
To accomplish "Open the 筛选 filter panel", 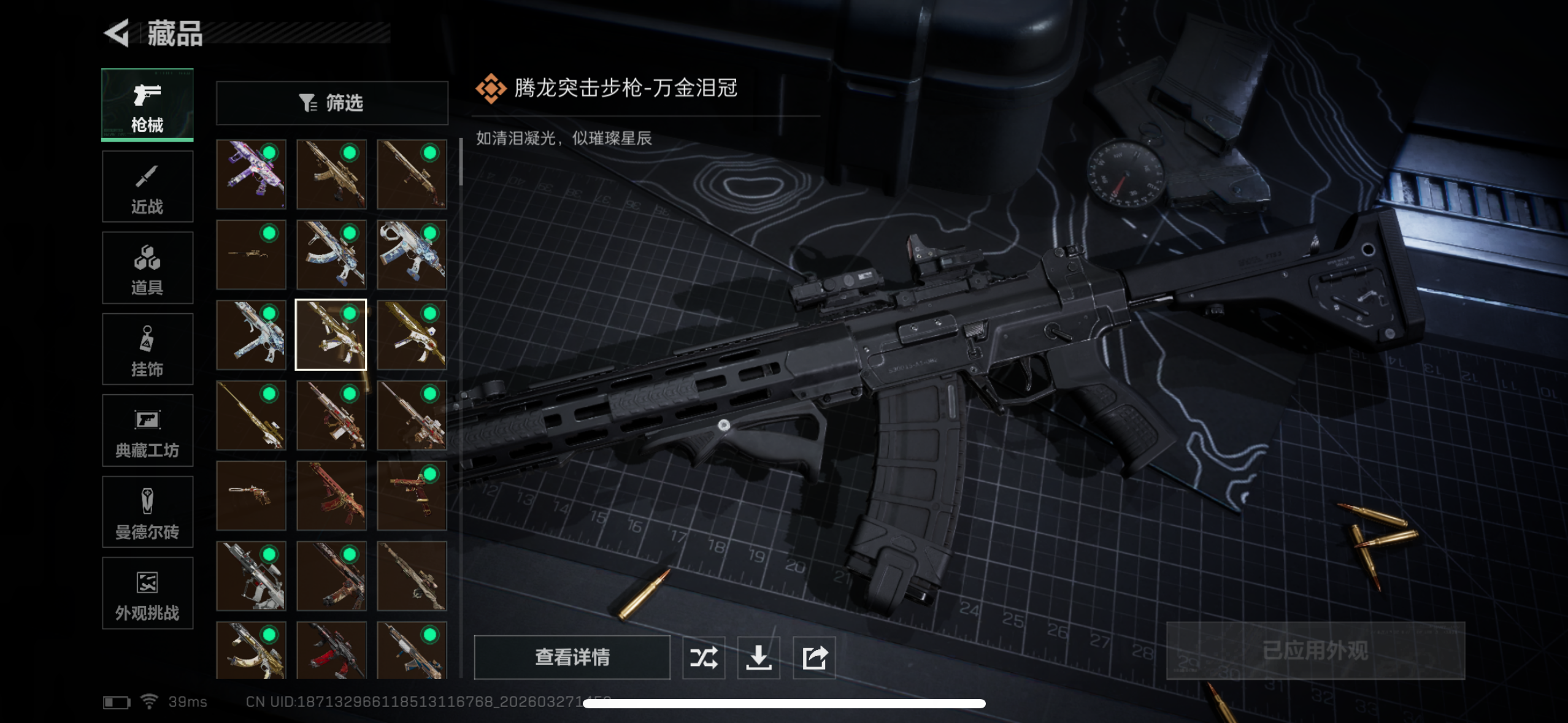I will (331, 102).
